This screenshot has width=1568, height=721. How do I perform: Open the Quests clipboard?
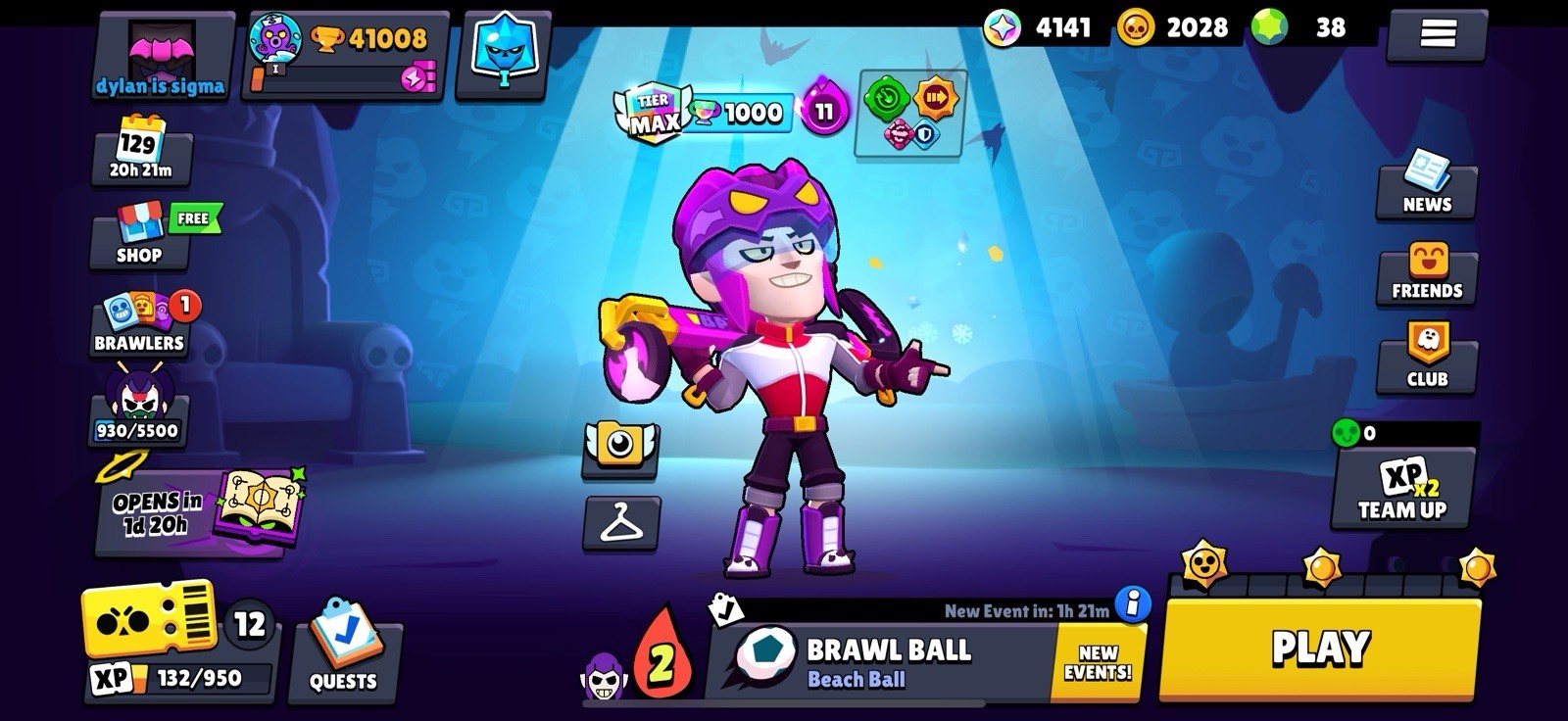pos(345,656)
